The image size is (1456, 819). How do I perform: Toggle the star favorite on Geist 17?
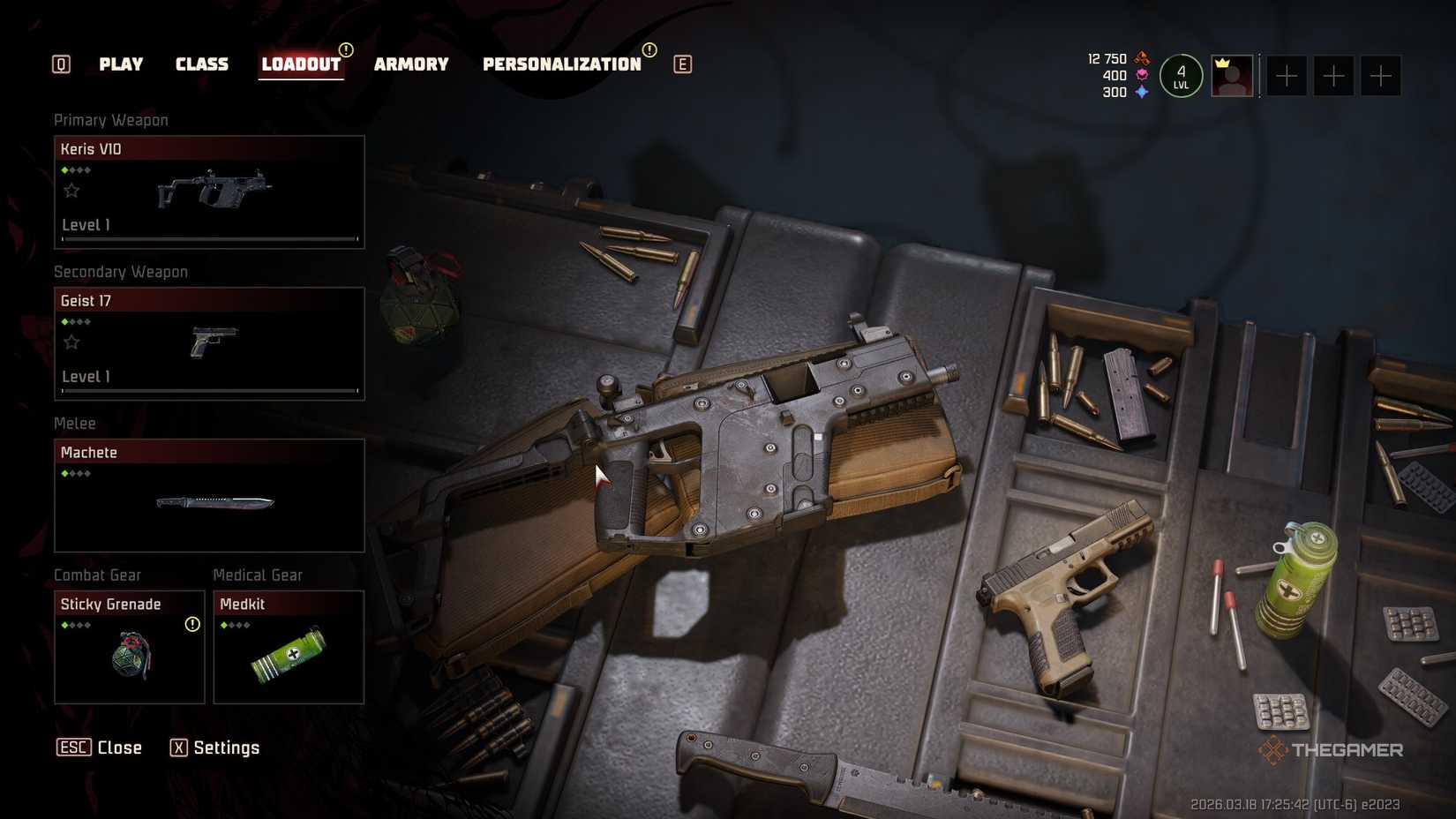(72, 342)
